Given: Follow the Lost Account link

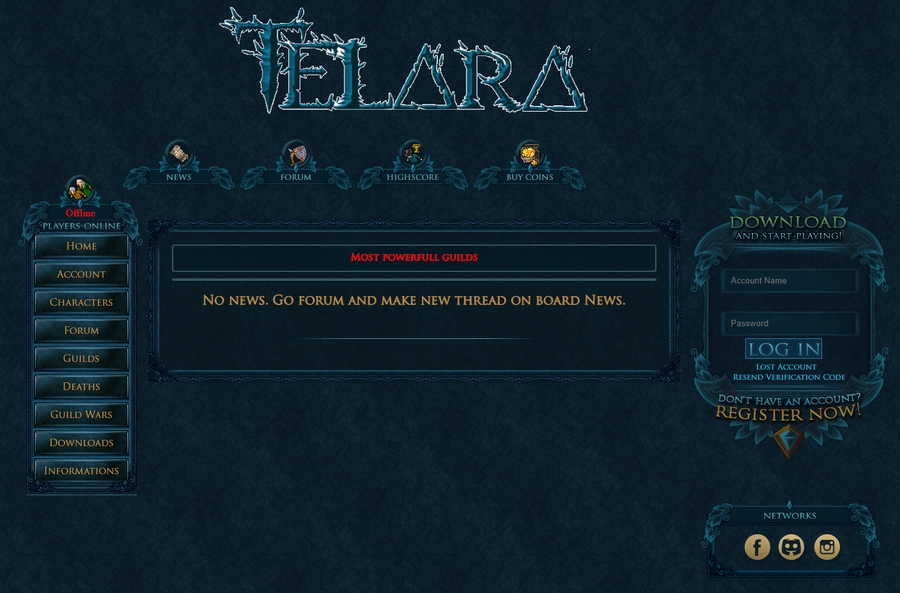Looking at the screenshot, I should click(786, 367).
